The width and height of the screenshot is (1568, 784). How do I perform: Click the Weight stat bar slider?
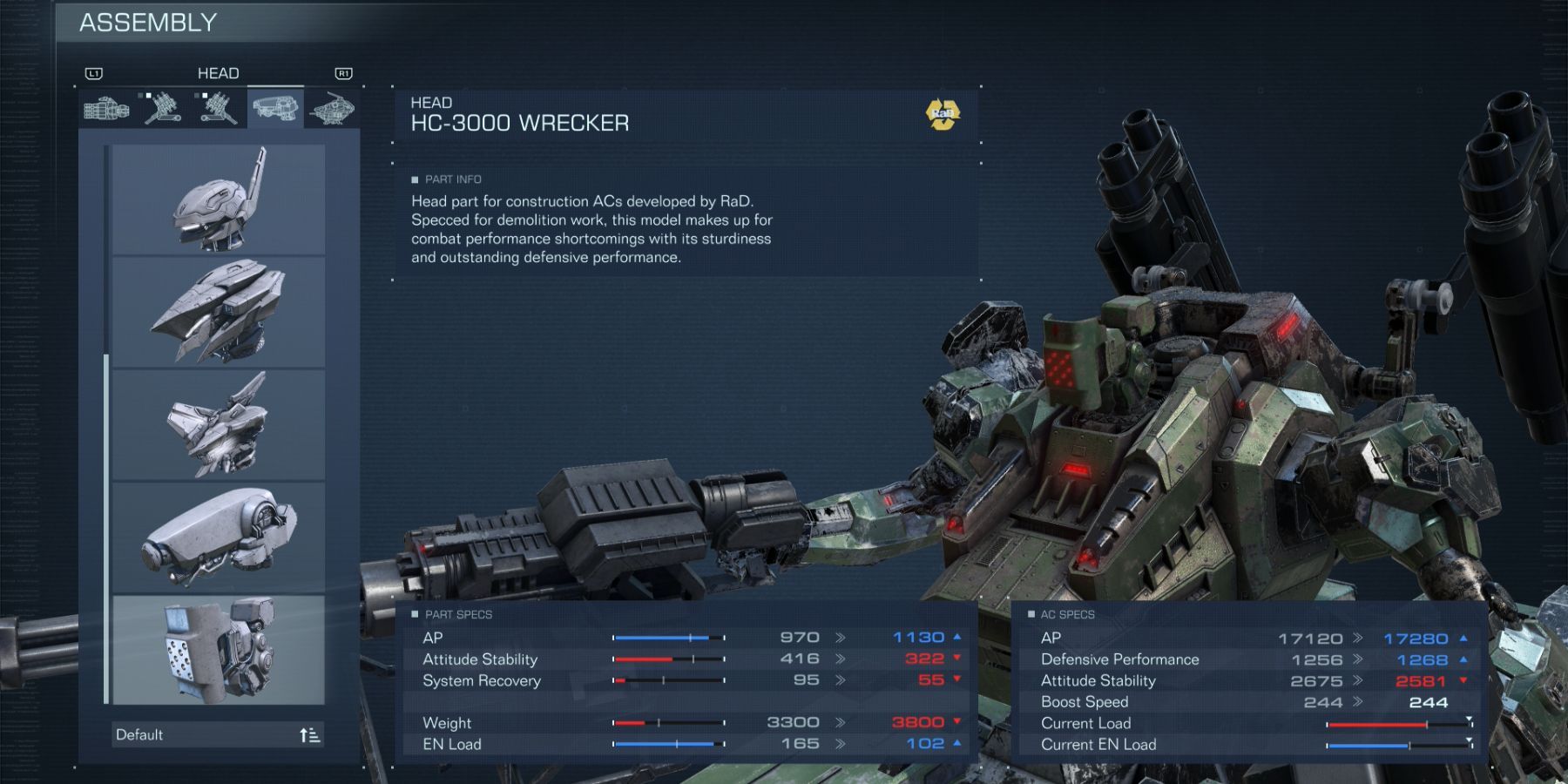click(668, 723)
